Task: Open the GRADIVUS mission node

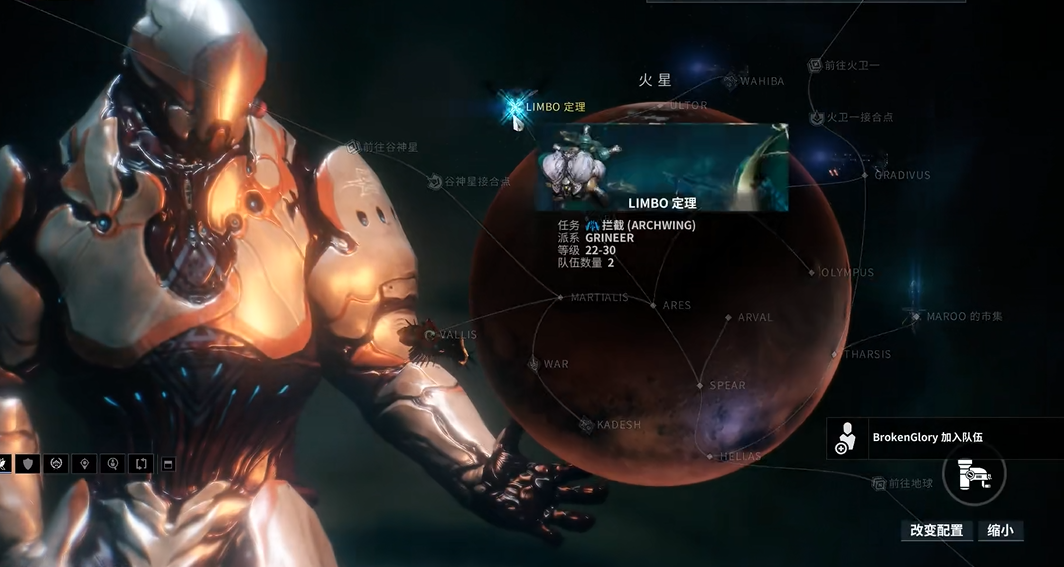Action: 866,175
